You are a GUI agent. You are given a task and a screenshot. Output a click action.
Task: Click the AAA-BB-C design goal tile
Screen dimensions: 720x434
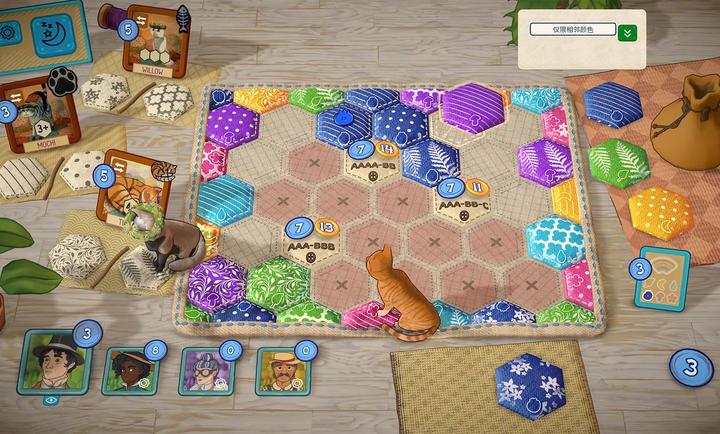click(463, 198)
